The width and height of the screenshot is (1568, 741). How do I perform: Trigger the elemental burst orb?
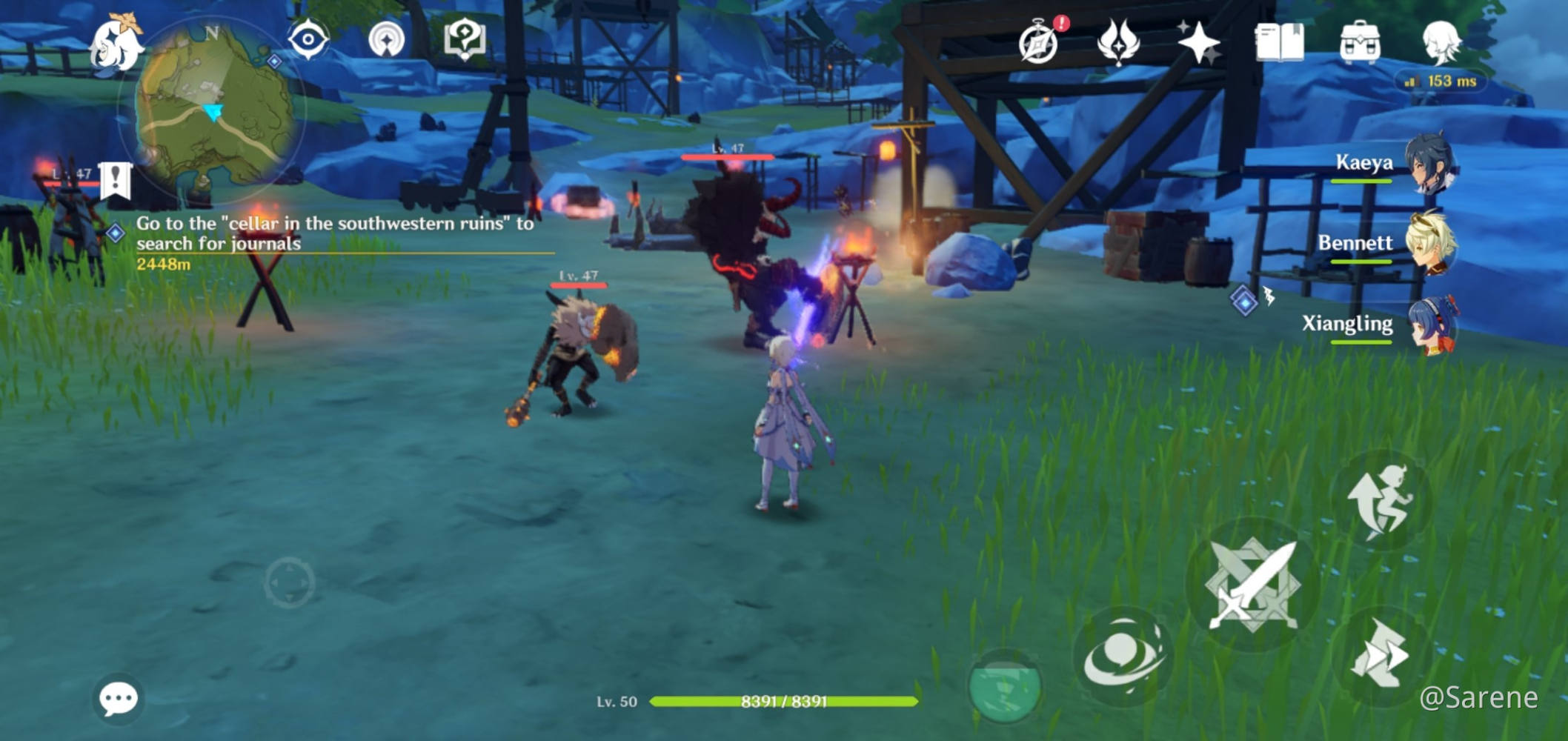click(1005, 686)
